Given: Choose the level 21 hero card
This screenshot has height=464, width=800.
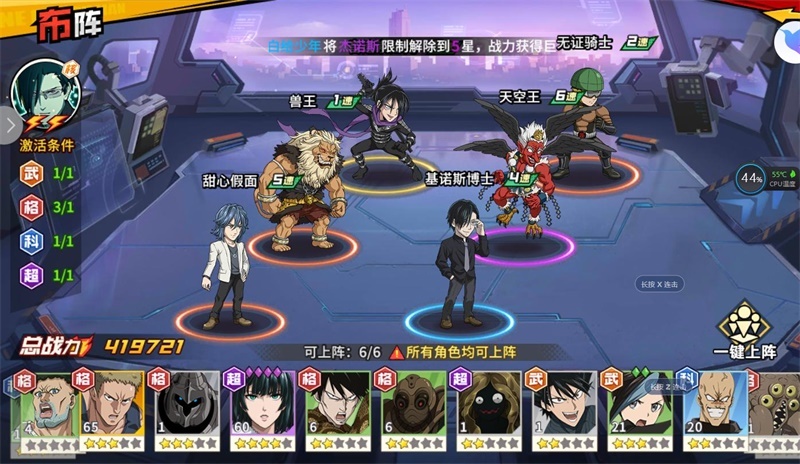Looking at the screenshot, I should tap(636, 409).
